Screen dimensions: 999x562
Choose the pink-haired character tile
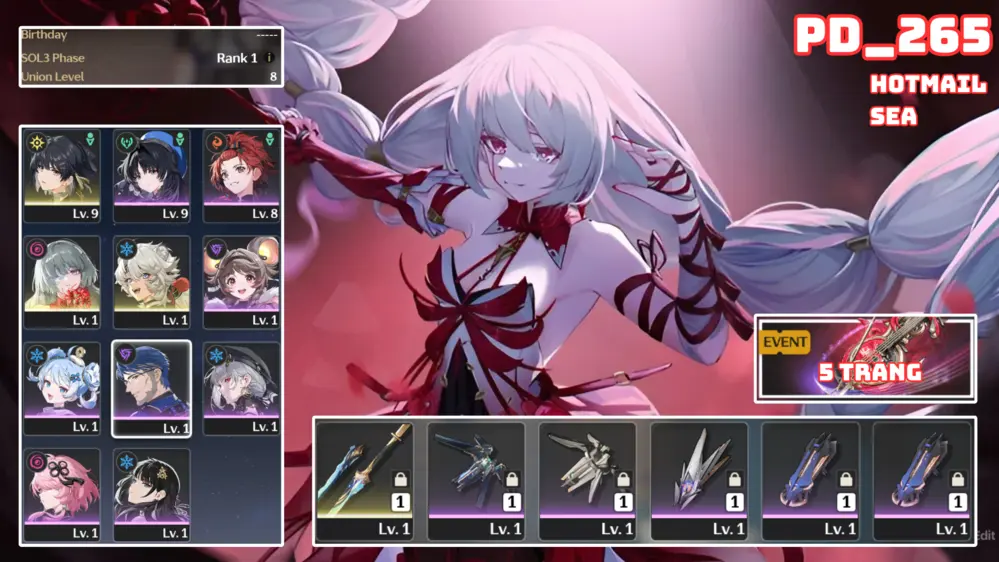click(62, 495)
